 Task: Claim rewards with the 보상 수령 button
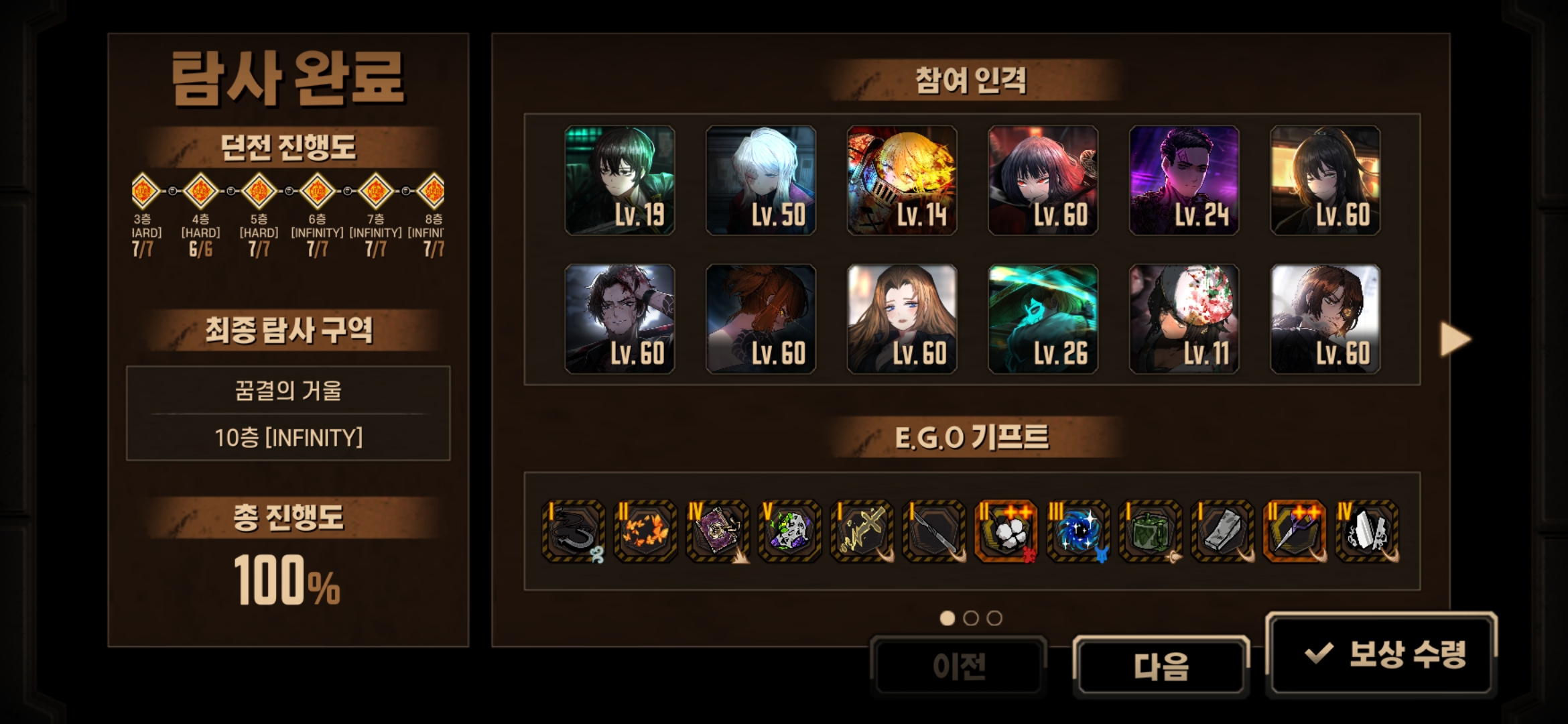coord(1382,654)
